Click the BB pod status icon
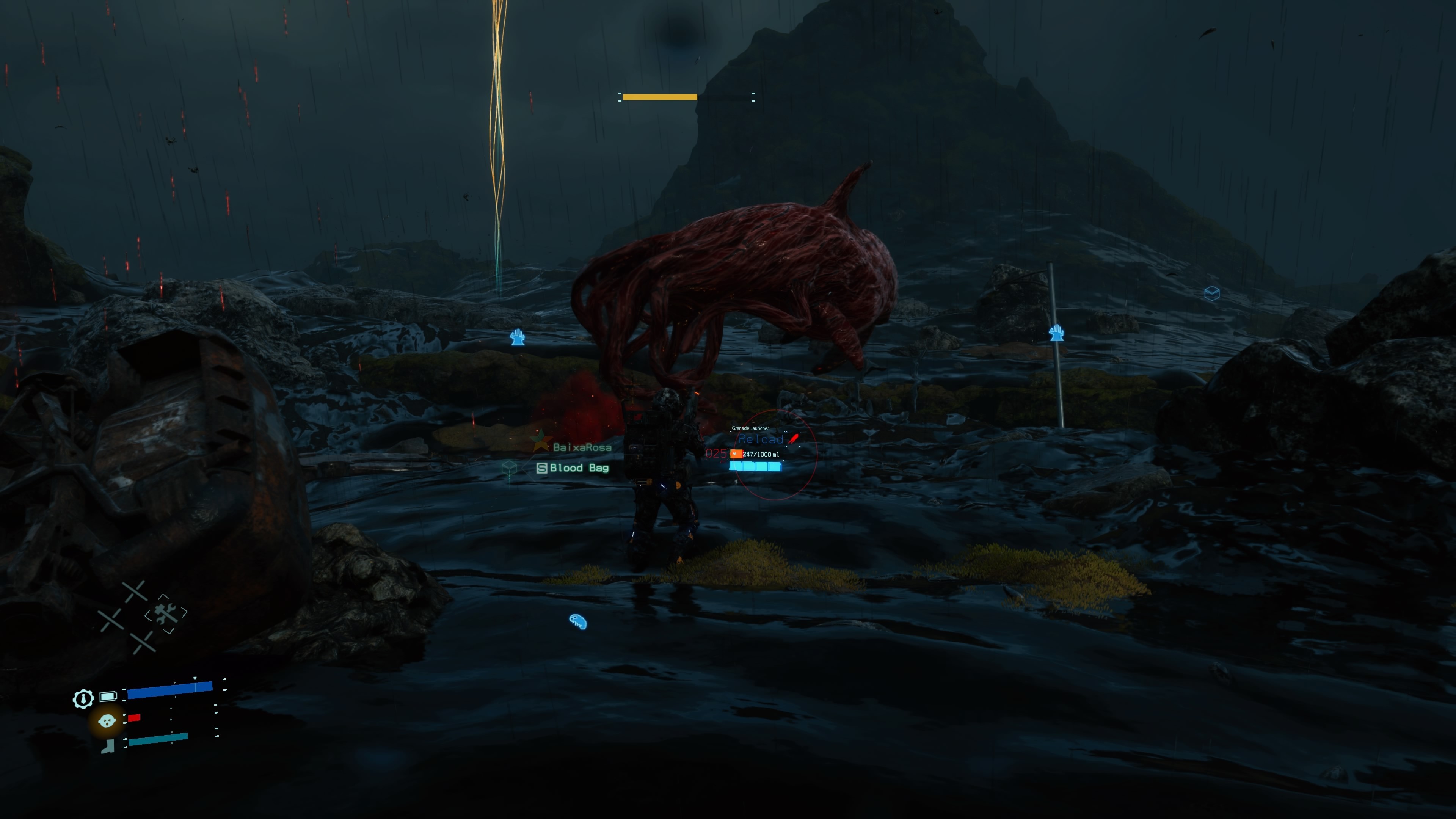Image resolution: width=1456 pixels, height=819 pixels. (x=107, y=721)
